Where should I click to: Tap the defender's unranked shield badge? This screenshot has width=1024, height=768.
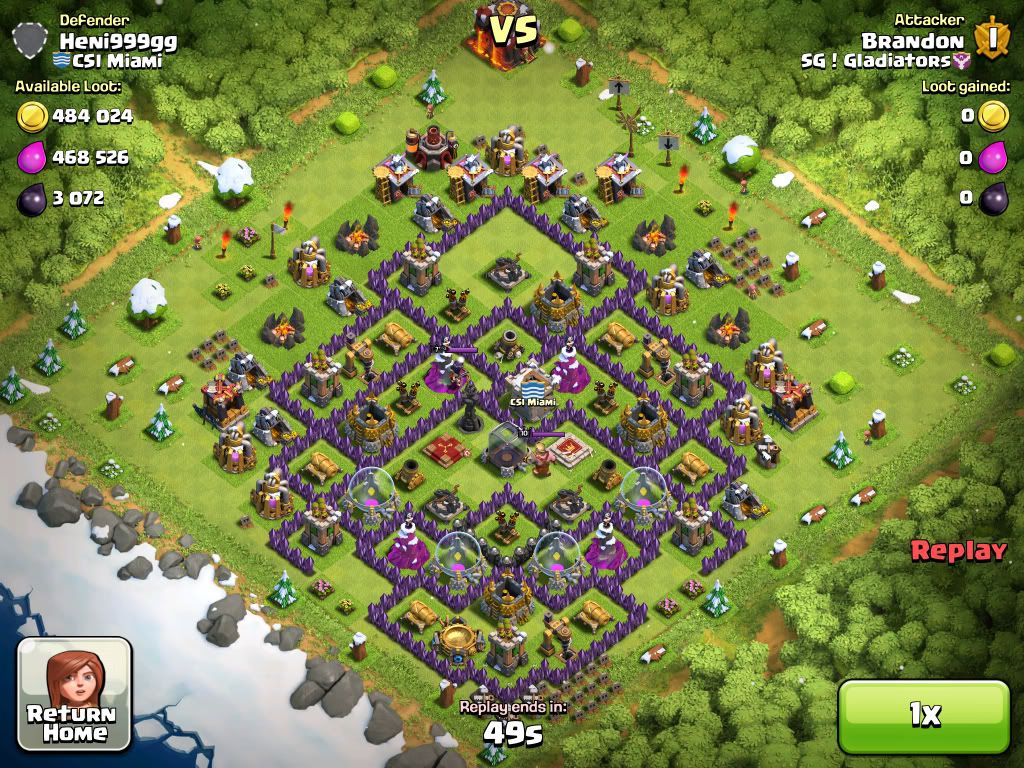point(31,41)
